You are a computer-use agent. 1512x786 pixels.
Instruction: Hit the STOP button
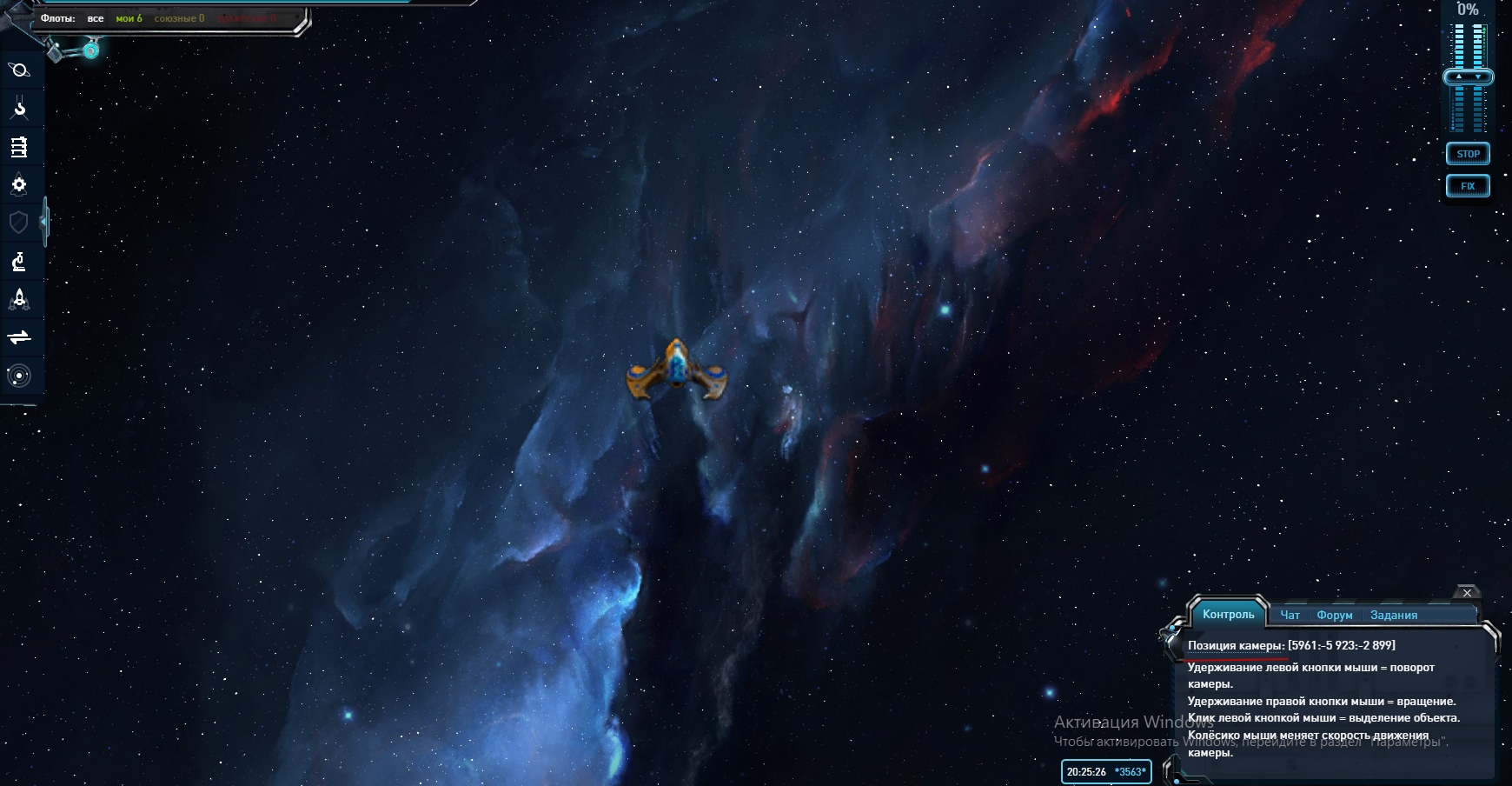(x=1469, y=154)
